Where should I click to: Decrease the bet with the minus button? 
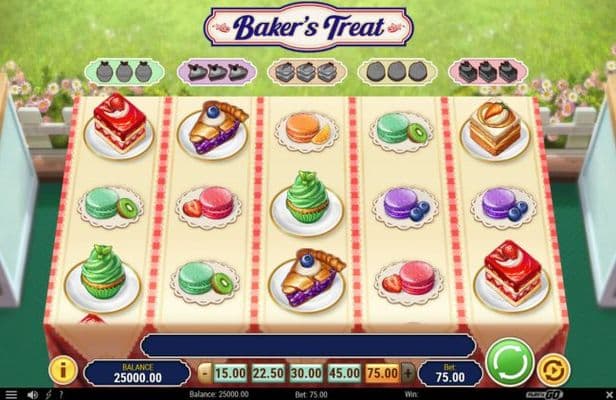(205, 373)
